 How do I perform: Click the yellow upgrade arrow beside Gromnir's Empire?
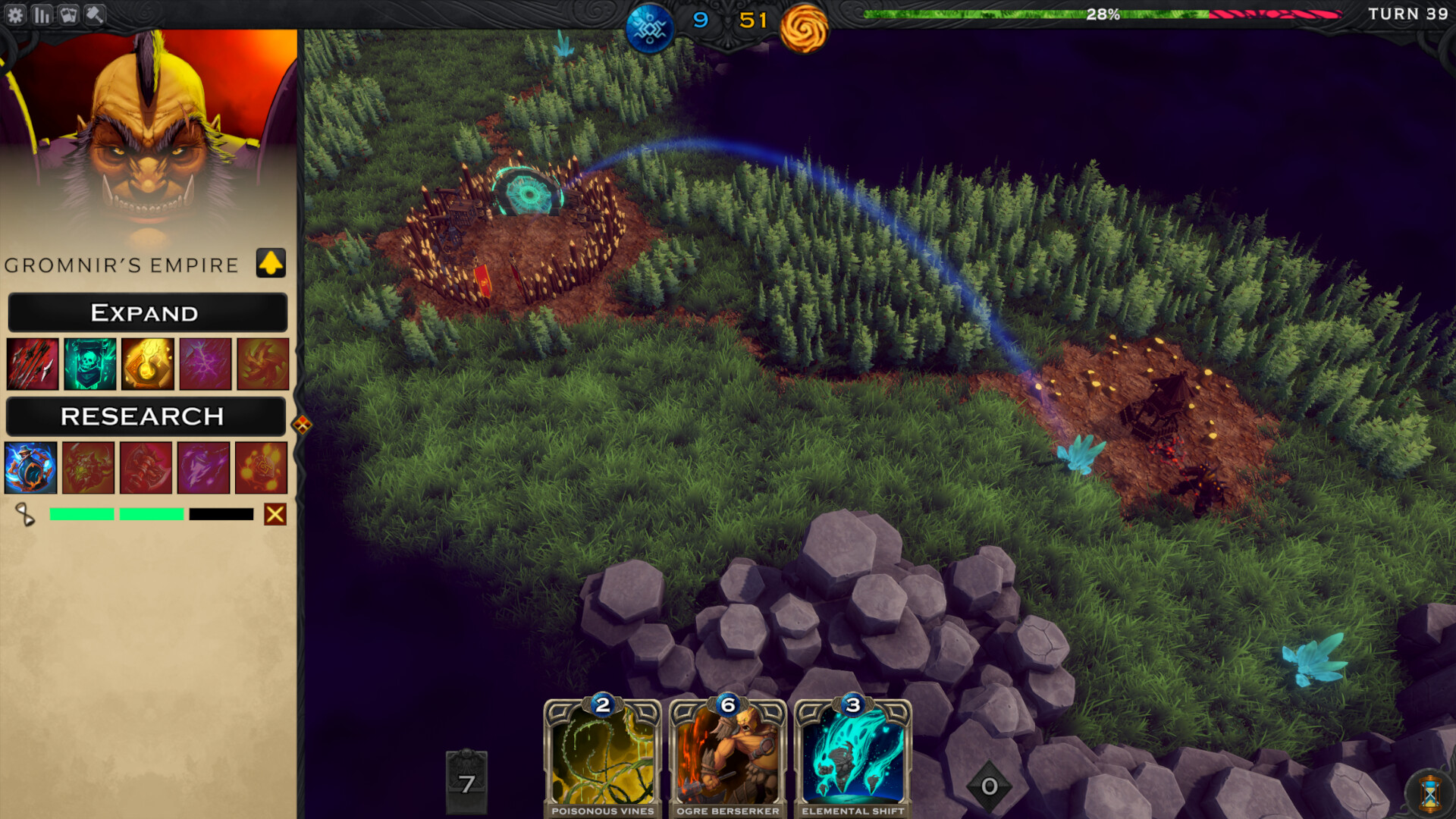(x=271, y=264)
